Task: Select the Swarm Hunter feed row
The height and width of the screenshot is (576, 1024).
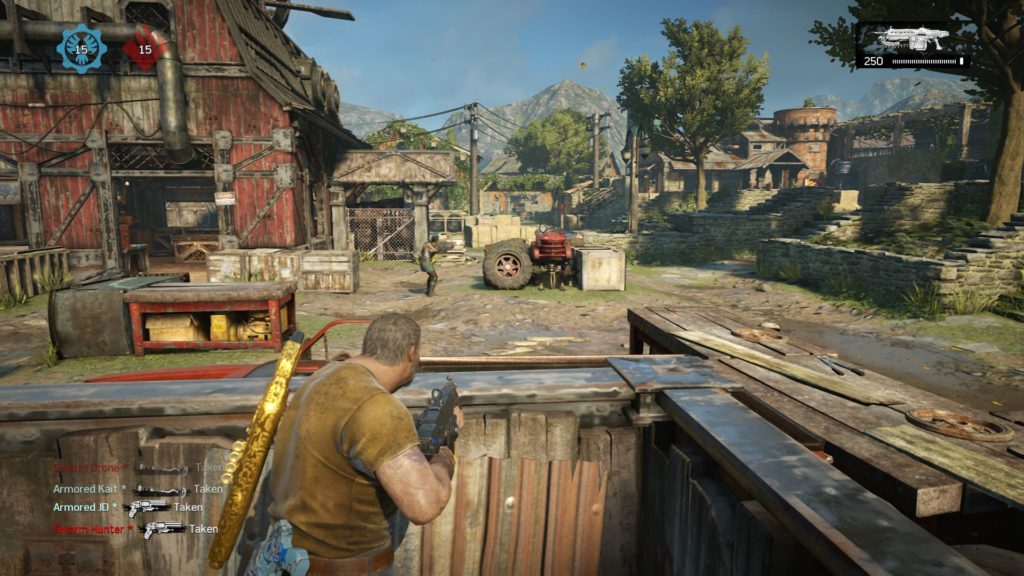Action: click(x=135, y=528)
